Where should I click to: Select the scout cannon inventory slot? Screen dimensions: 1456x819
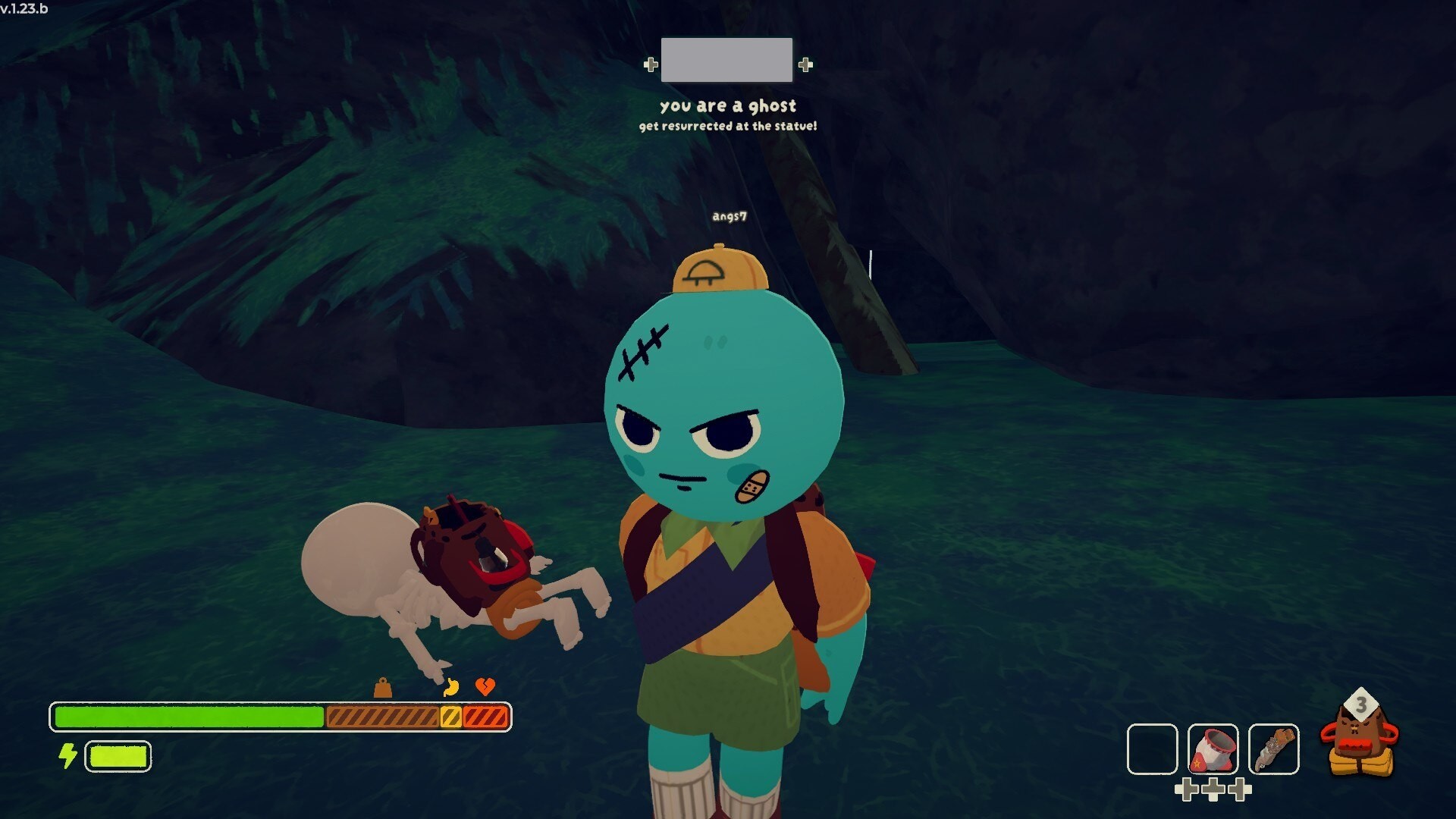coord(1213,749)
